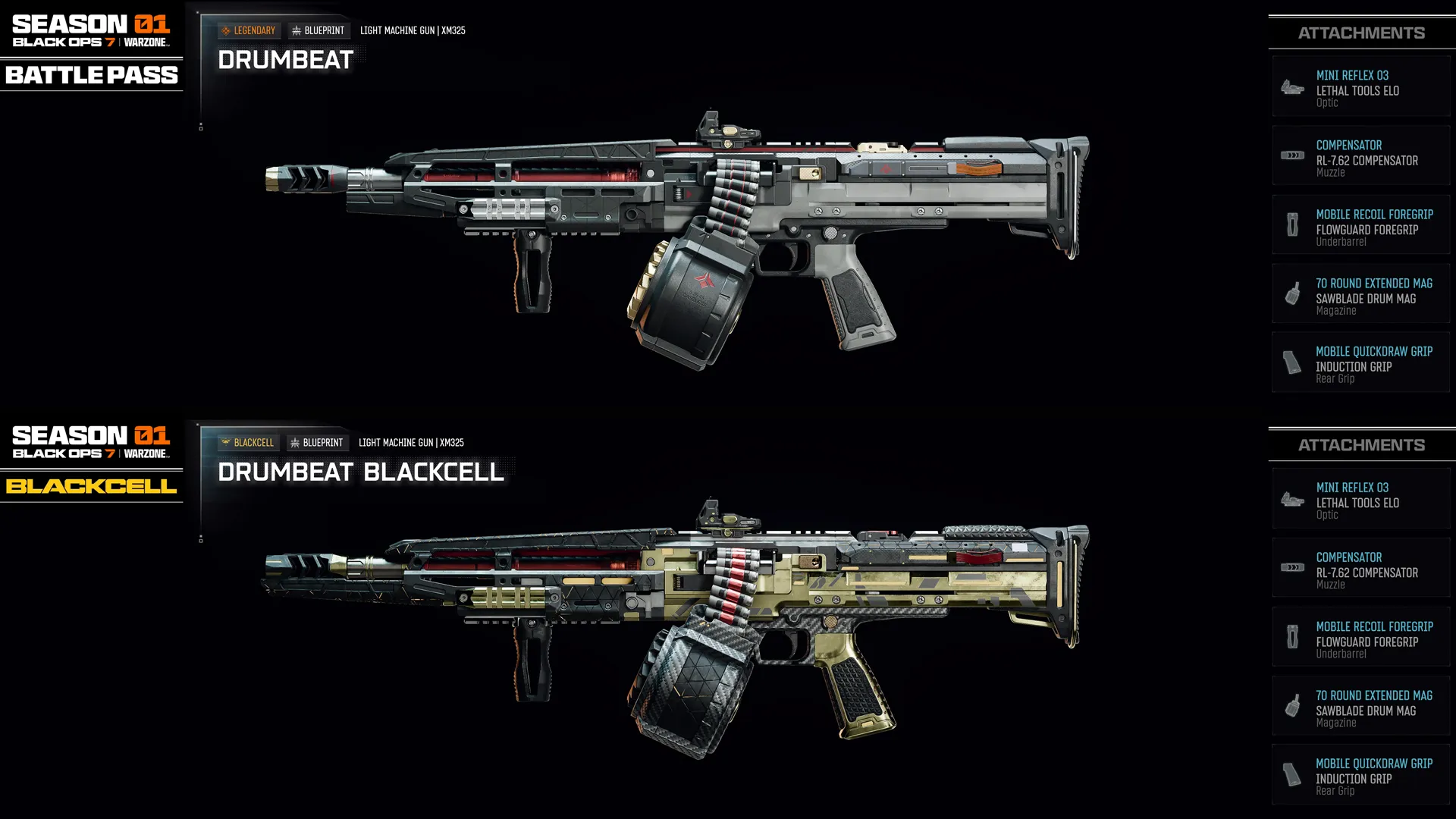The image size is (1456, 819).
Task: Toggle the Blueprint badge on Drumbeat
Action: pyautogui.click(x=317, y=30)
